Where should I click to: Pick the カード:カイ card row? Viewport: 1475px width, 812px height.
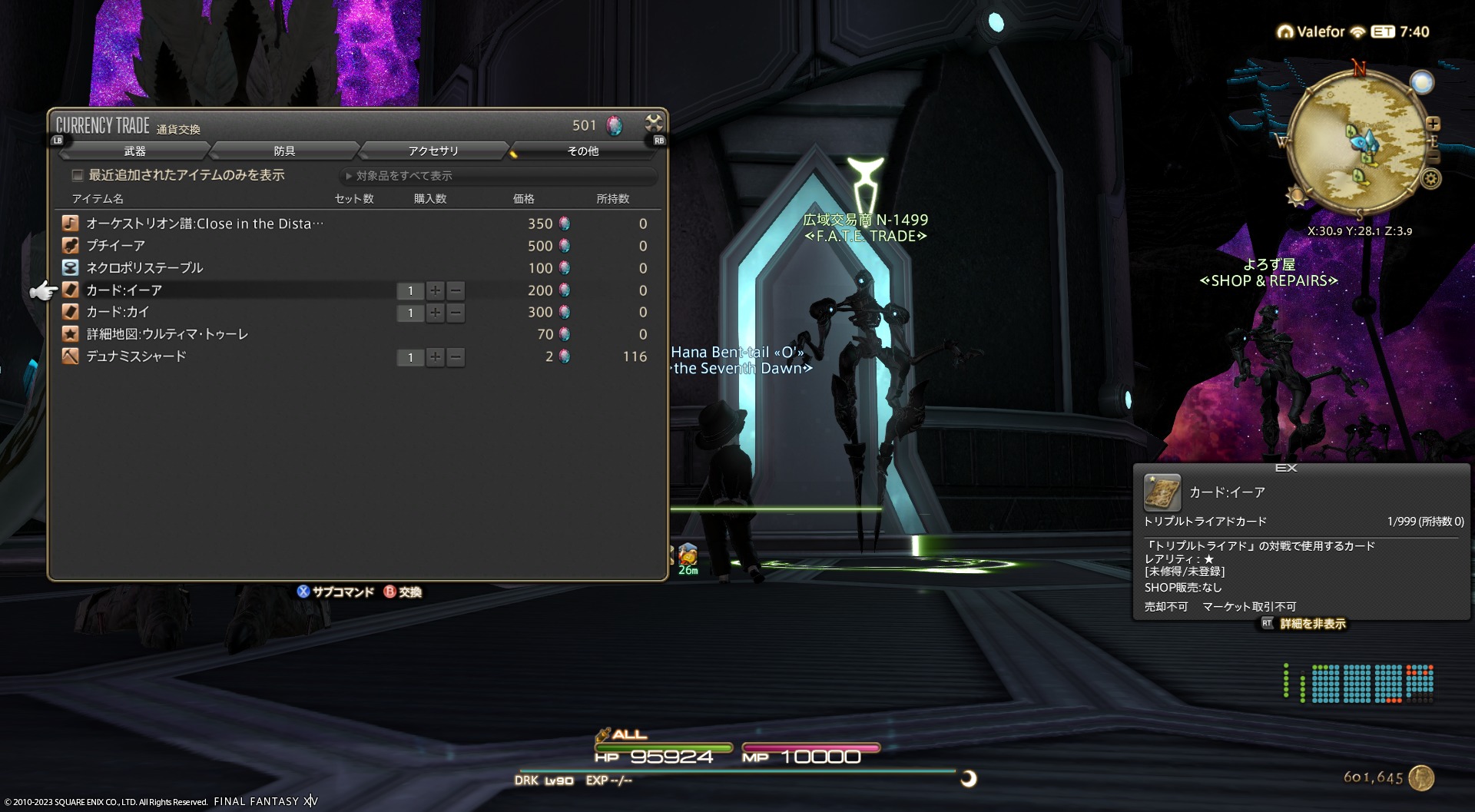(x=118, y=312)
